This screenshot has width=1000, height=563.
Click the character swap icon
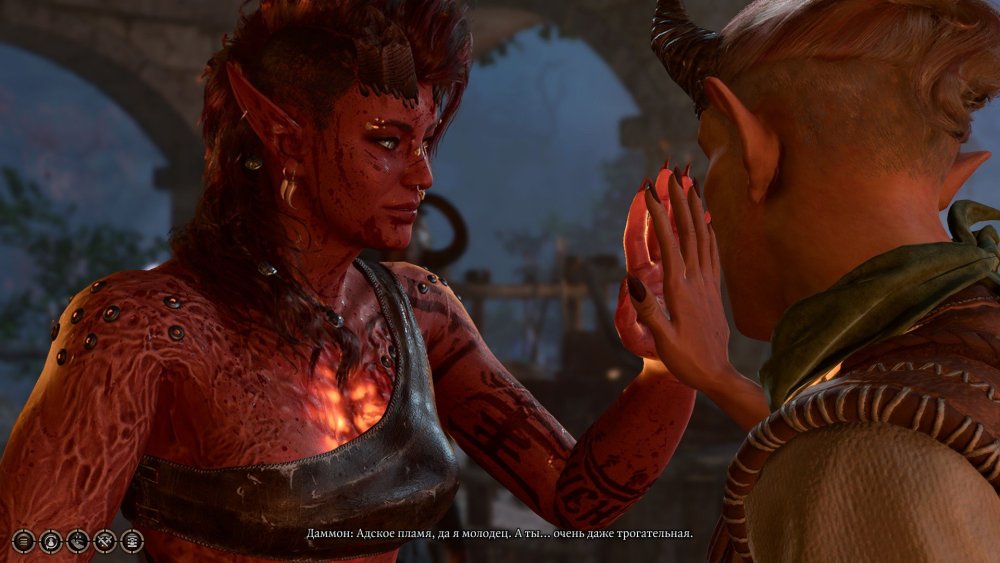(x=51, y=541)
